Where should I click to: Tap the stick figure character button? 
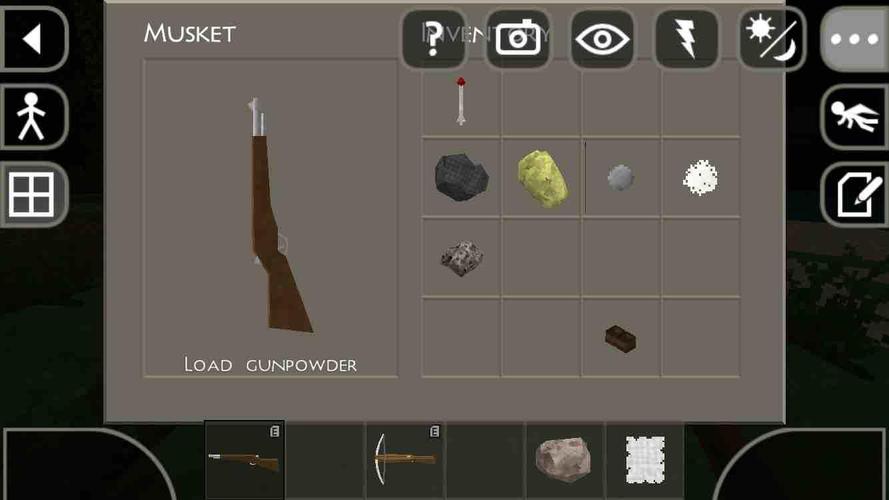(33, 117)
